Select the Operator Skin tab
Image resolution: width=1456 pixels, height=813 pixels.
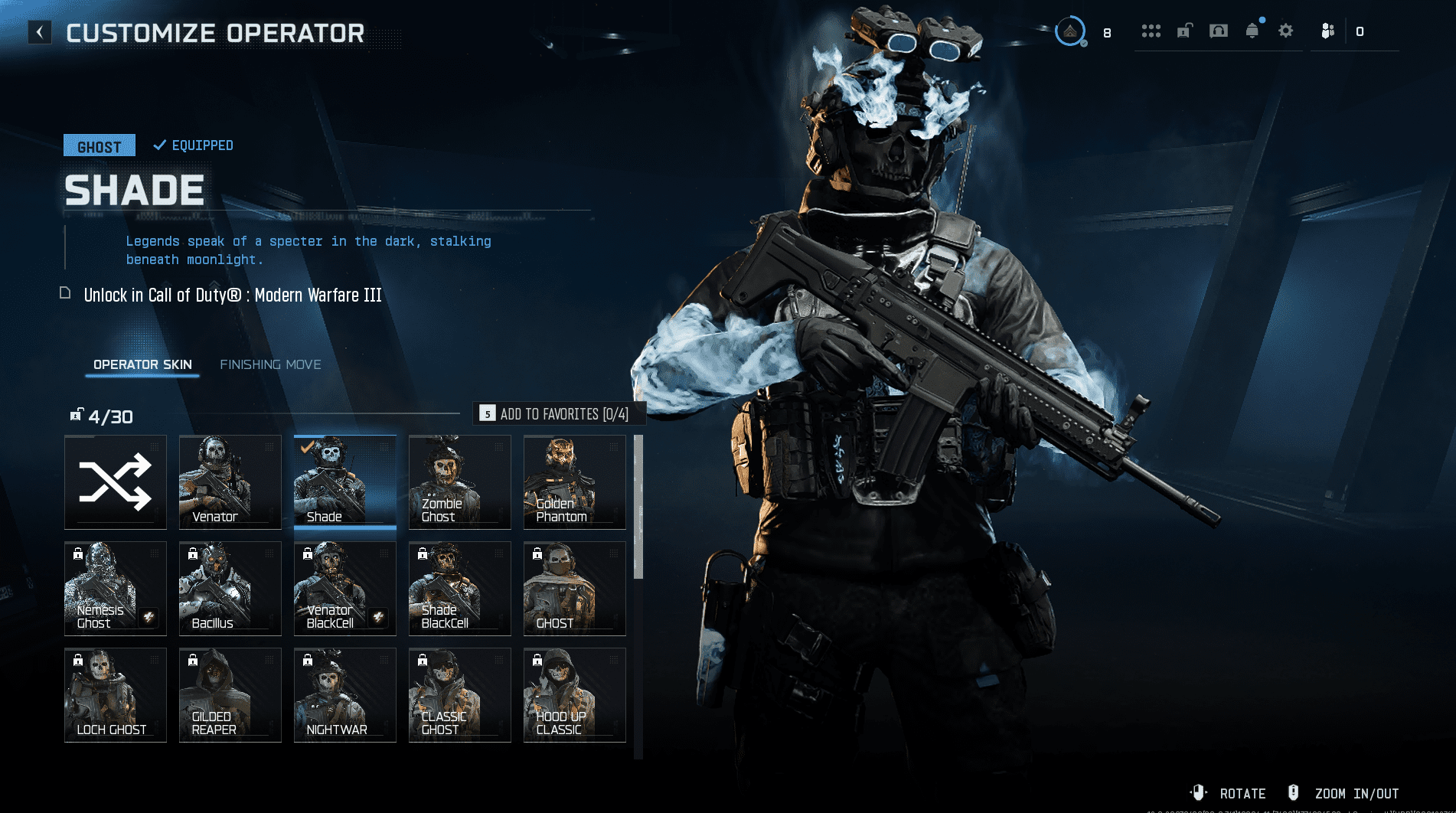coord(142,364)
